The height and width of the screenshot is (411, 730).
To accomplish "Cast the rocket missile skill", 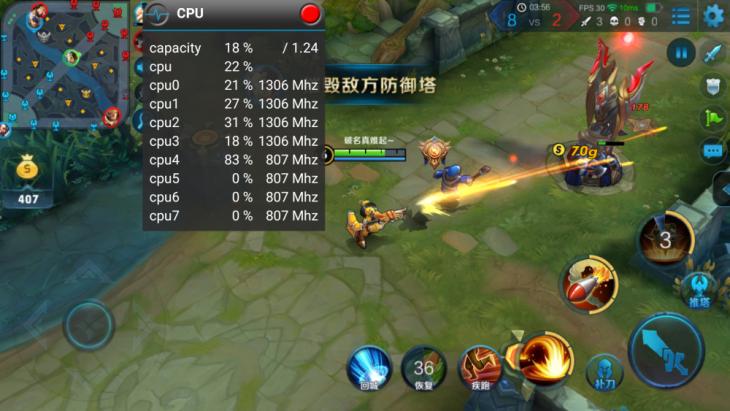I will (x=587, y=283).
